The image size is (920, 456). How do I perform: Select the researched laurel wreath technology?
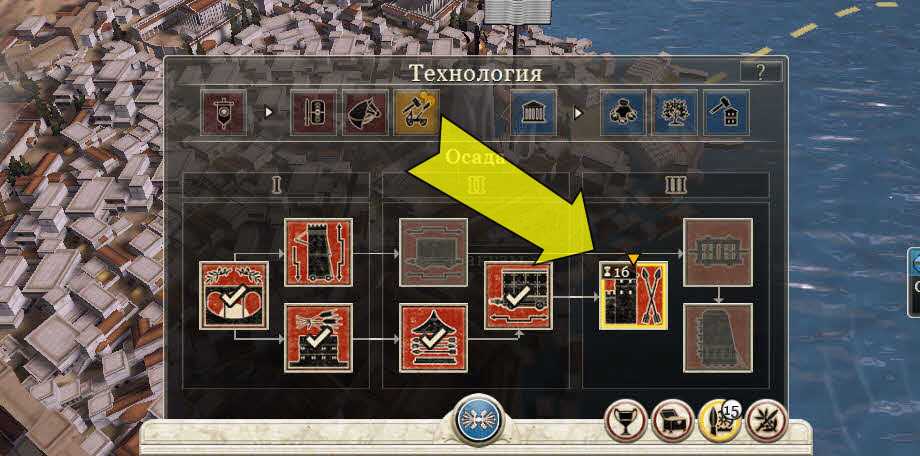(233, 294)
